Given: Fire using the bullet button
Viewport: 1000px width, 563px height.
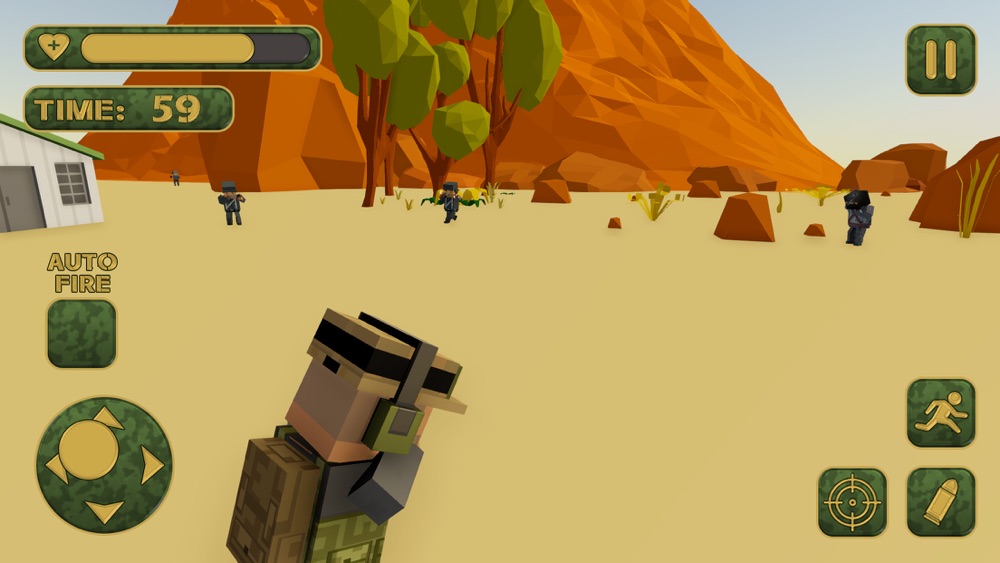Looking at the screenshot, I should (x=941, y=501).
